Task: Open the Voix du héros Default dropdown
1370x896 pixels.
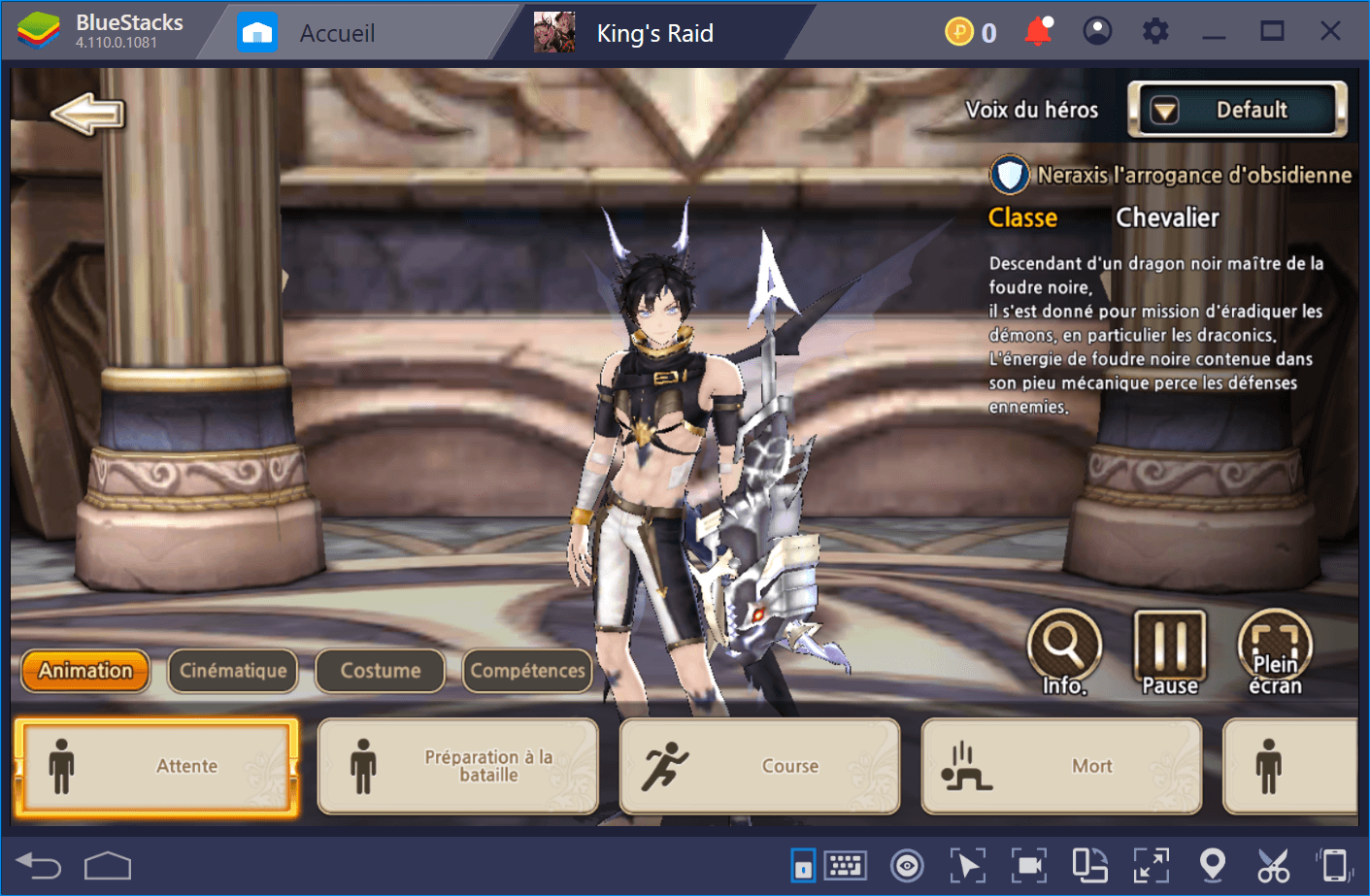Action: [x=1237, y=110]
